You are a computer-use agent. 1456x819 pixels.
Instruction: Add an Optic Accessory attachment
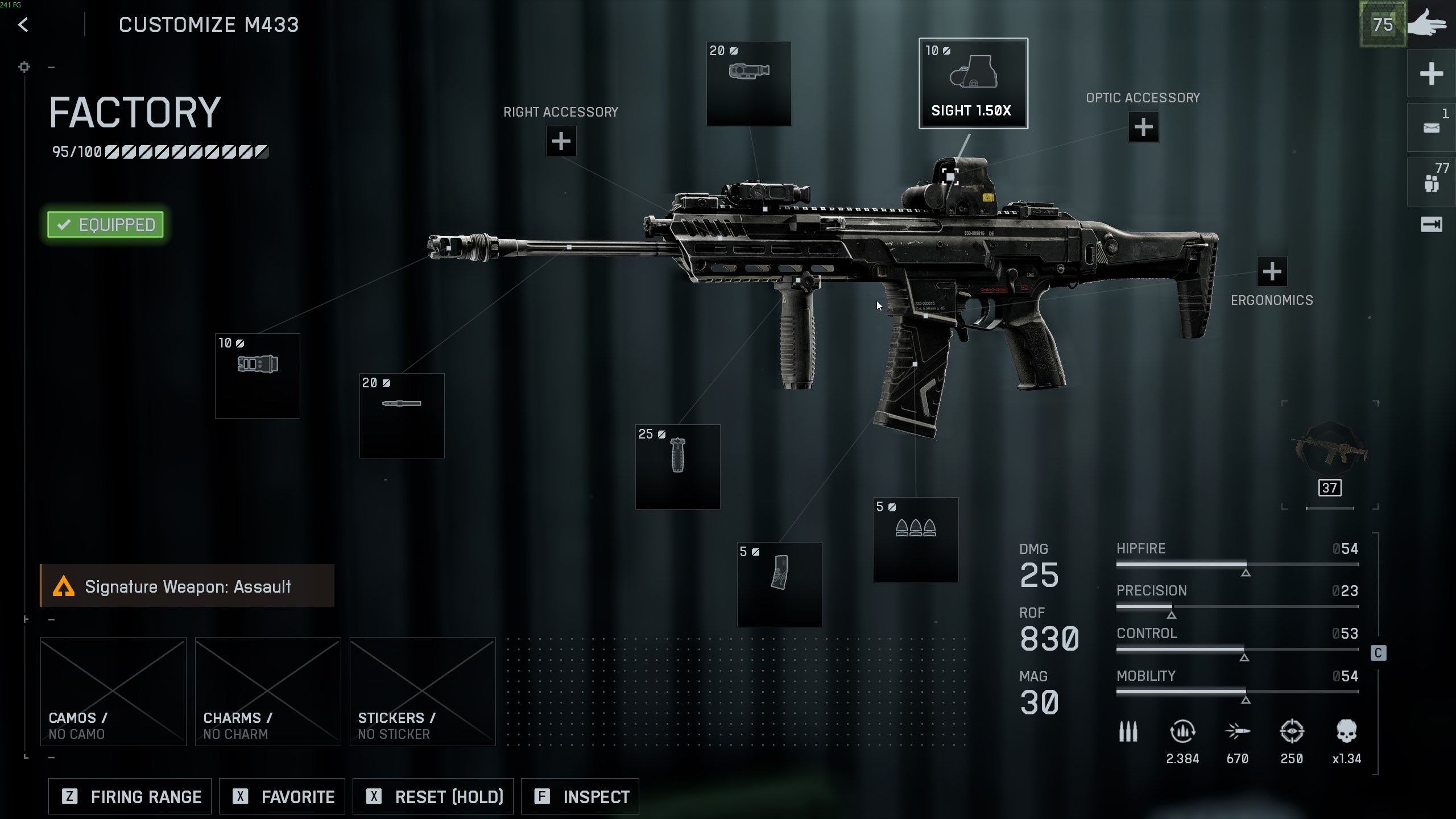point(1143,127)
